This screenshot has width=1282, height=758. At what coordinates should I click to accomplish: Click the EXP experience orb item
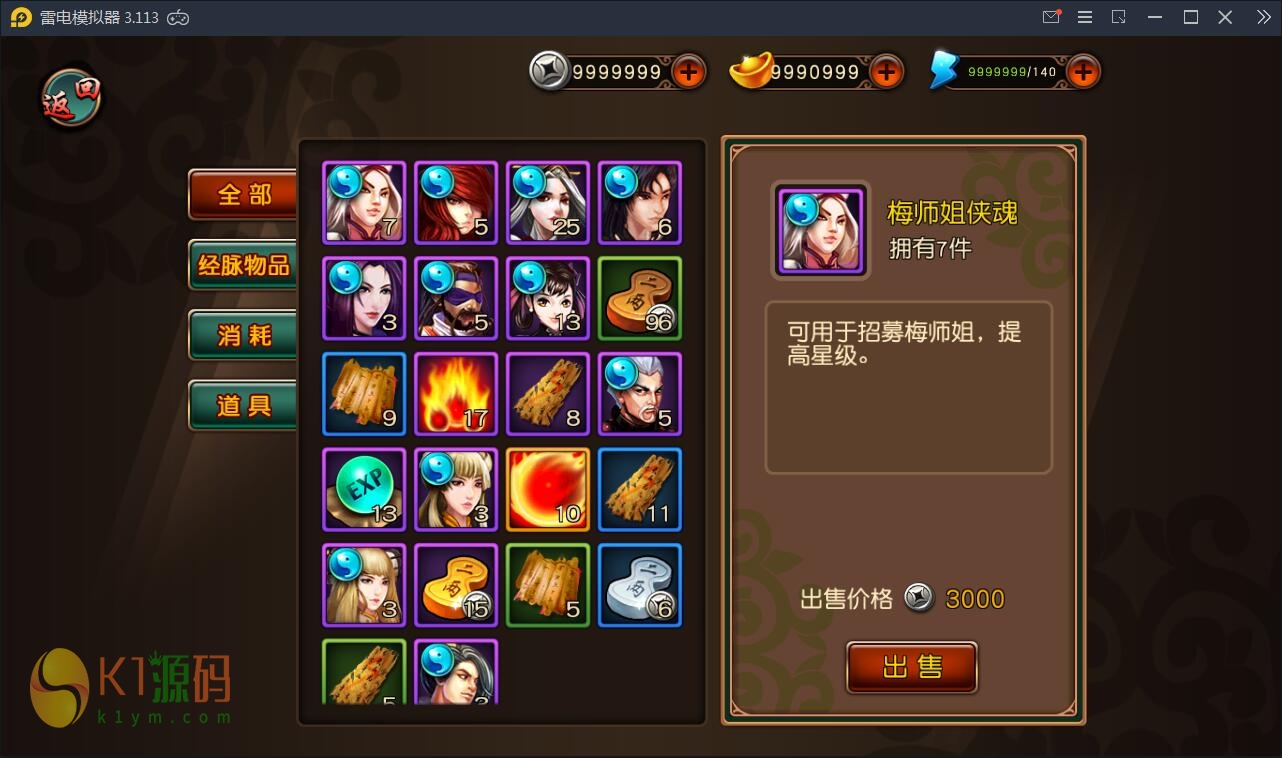[364, 490]
